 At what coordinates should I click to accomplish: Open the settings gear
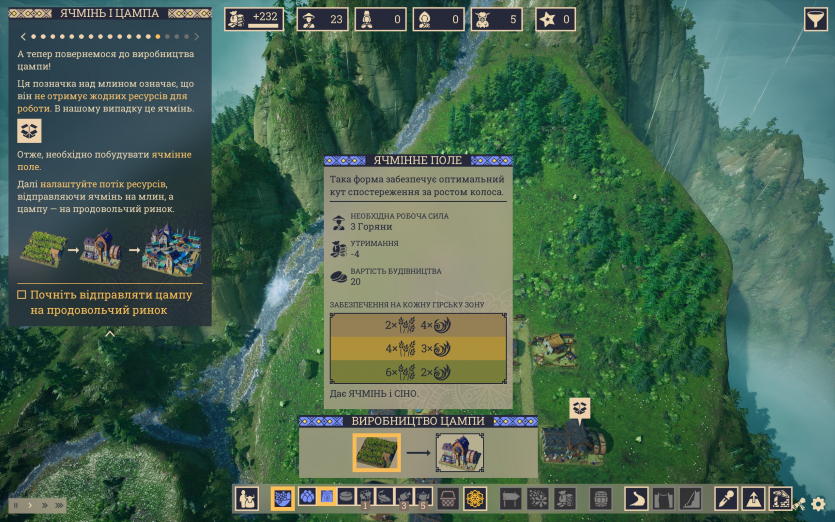tap(819, 504)
